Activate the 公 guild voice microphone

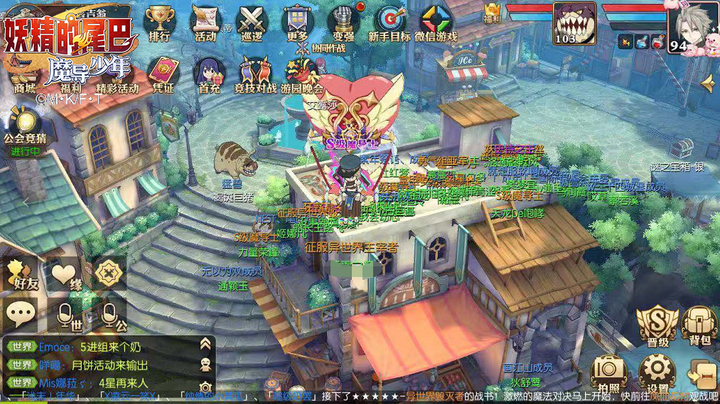[110, 316]
